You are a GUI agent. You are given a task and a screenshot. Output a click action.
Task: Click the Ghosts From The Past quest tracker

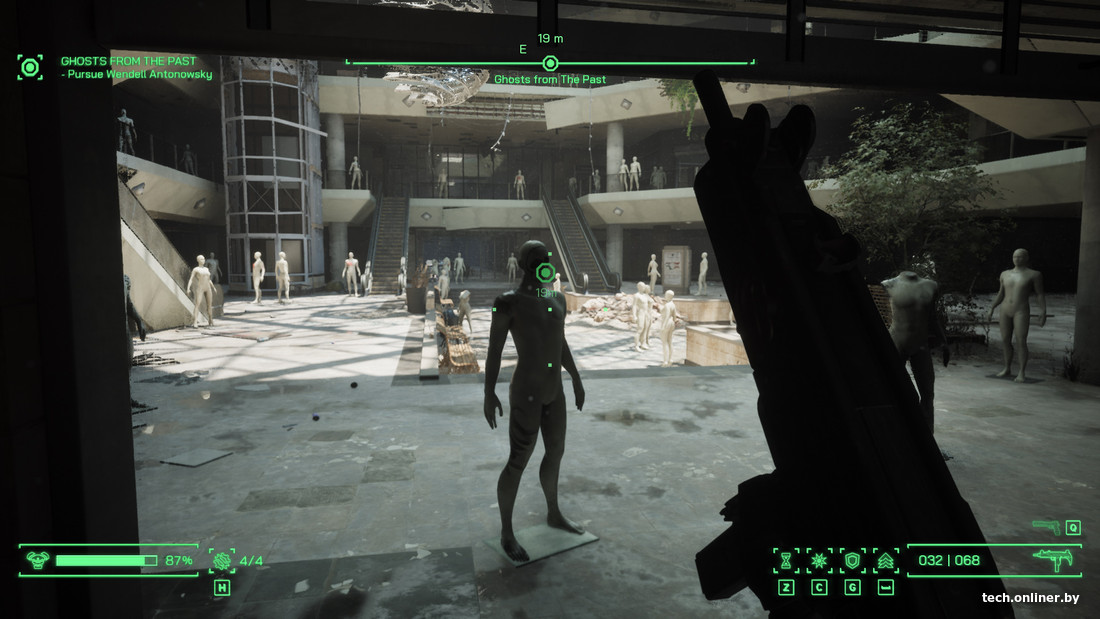pyautogui.click(x=129, y=61)
